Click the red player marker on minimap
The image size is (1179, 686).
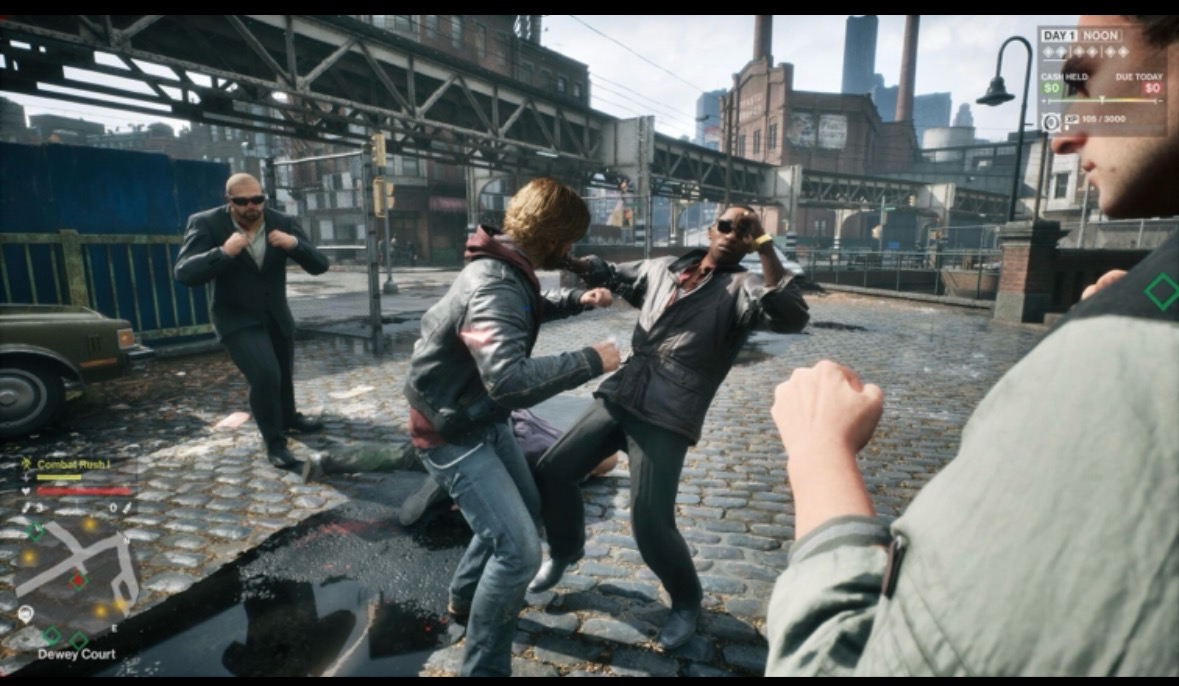78,580
